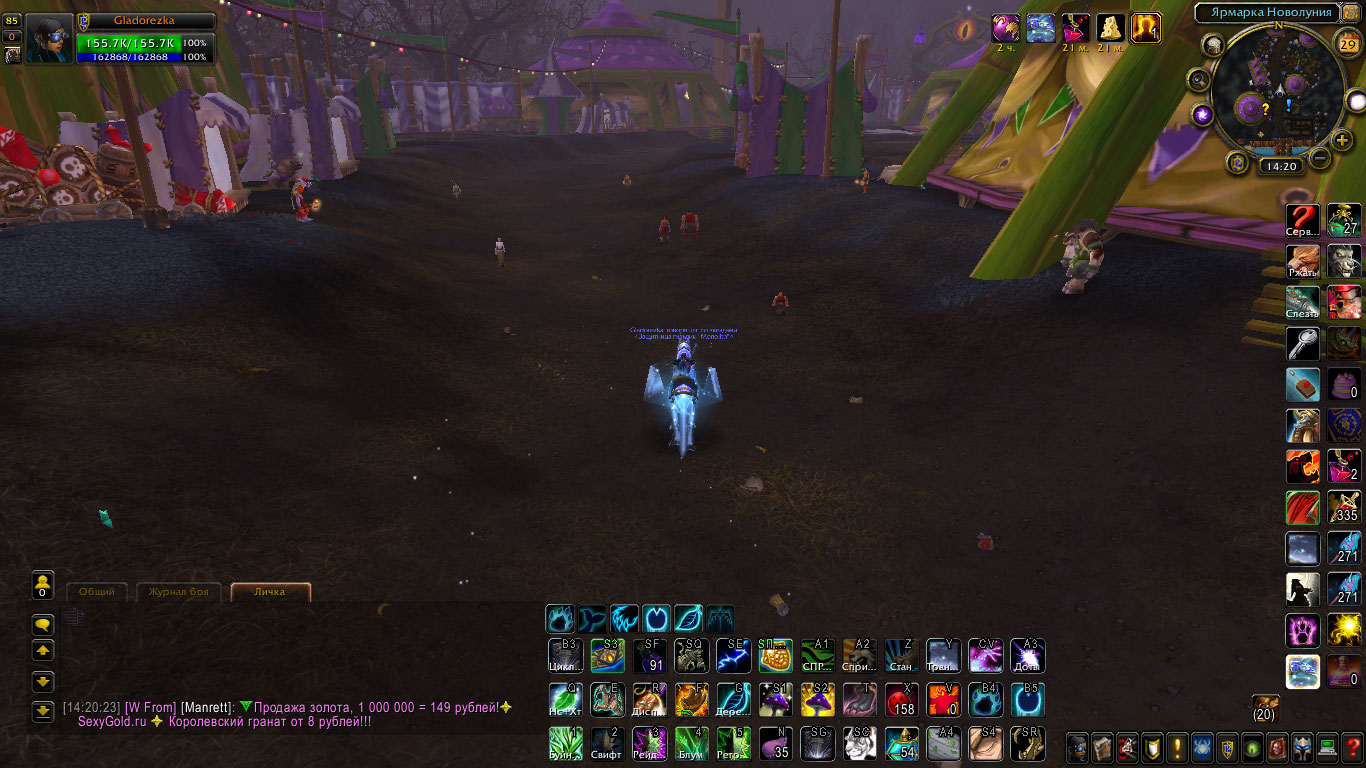Select the Личка chat tab

coord(270,592)
